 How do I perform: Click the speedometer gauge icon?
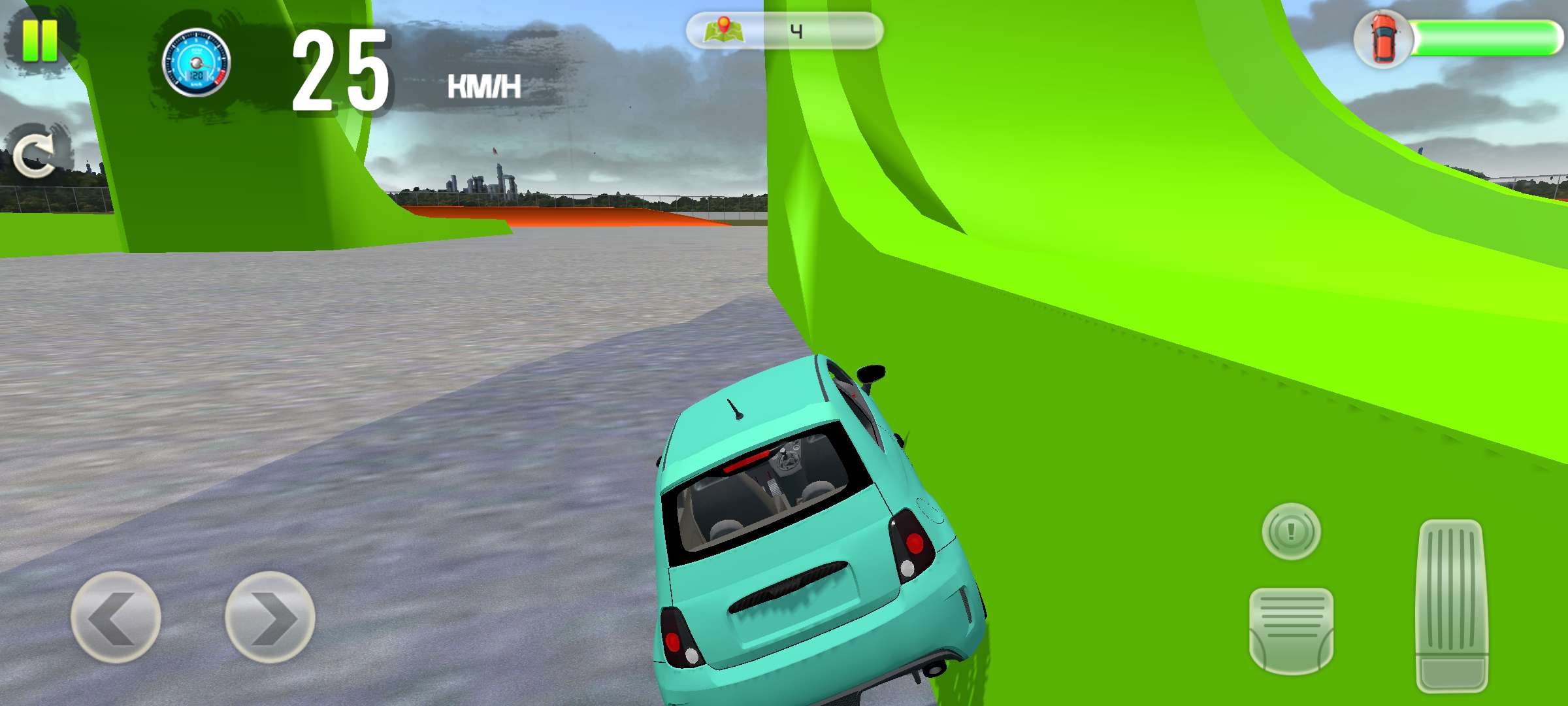(x=197, y=63)
